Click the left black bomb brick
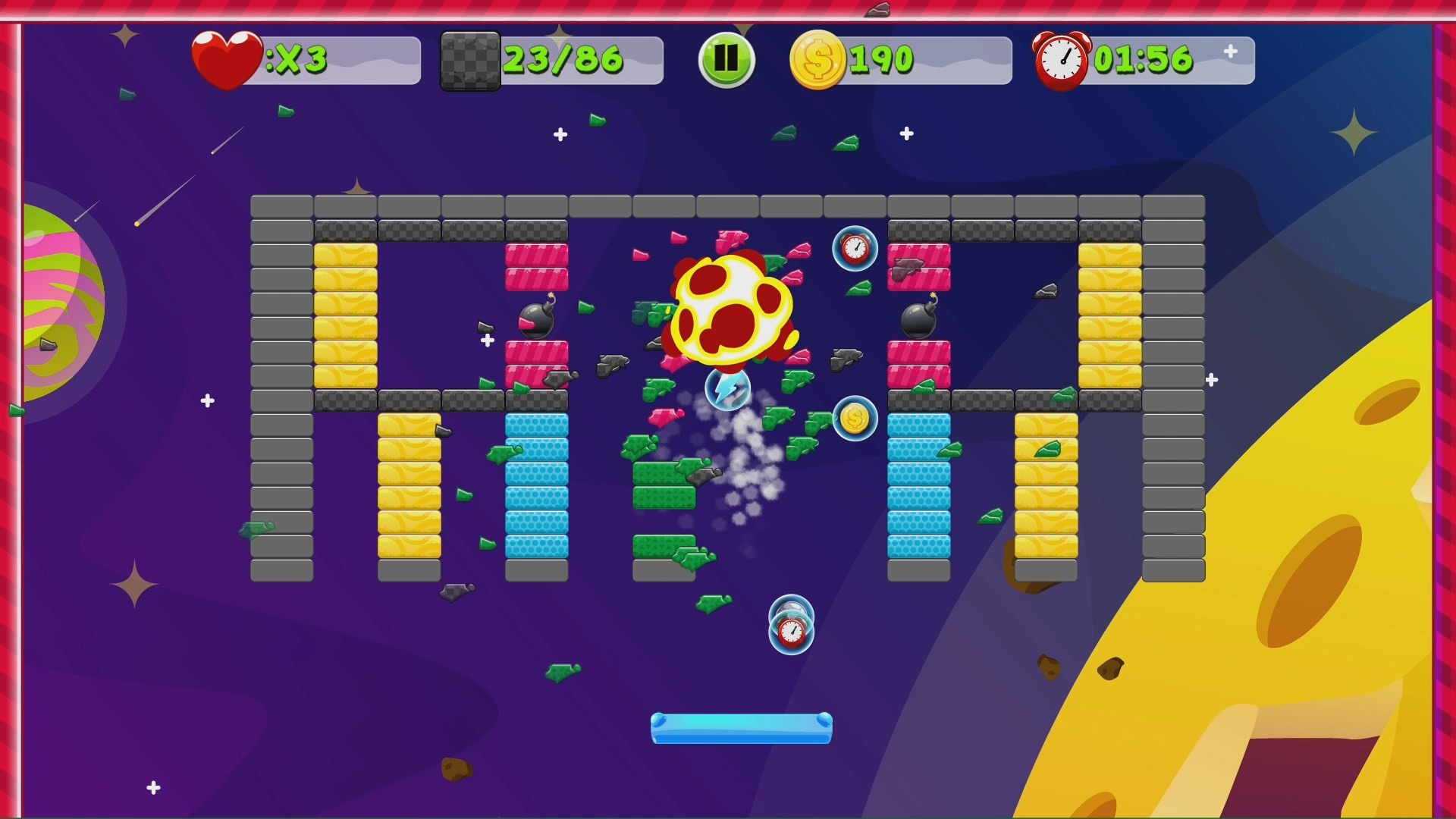1456x819 pixels. [535, 321]
